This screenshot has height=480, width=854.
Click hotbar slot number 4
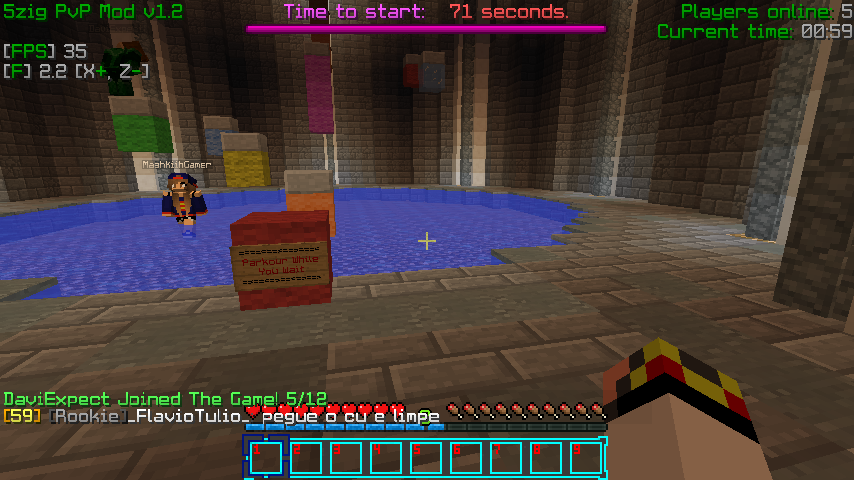(x=386, y=458)
